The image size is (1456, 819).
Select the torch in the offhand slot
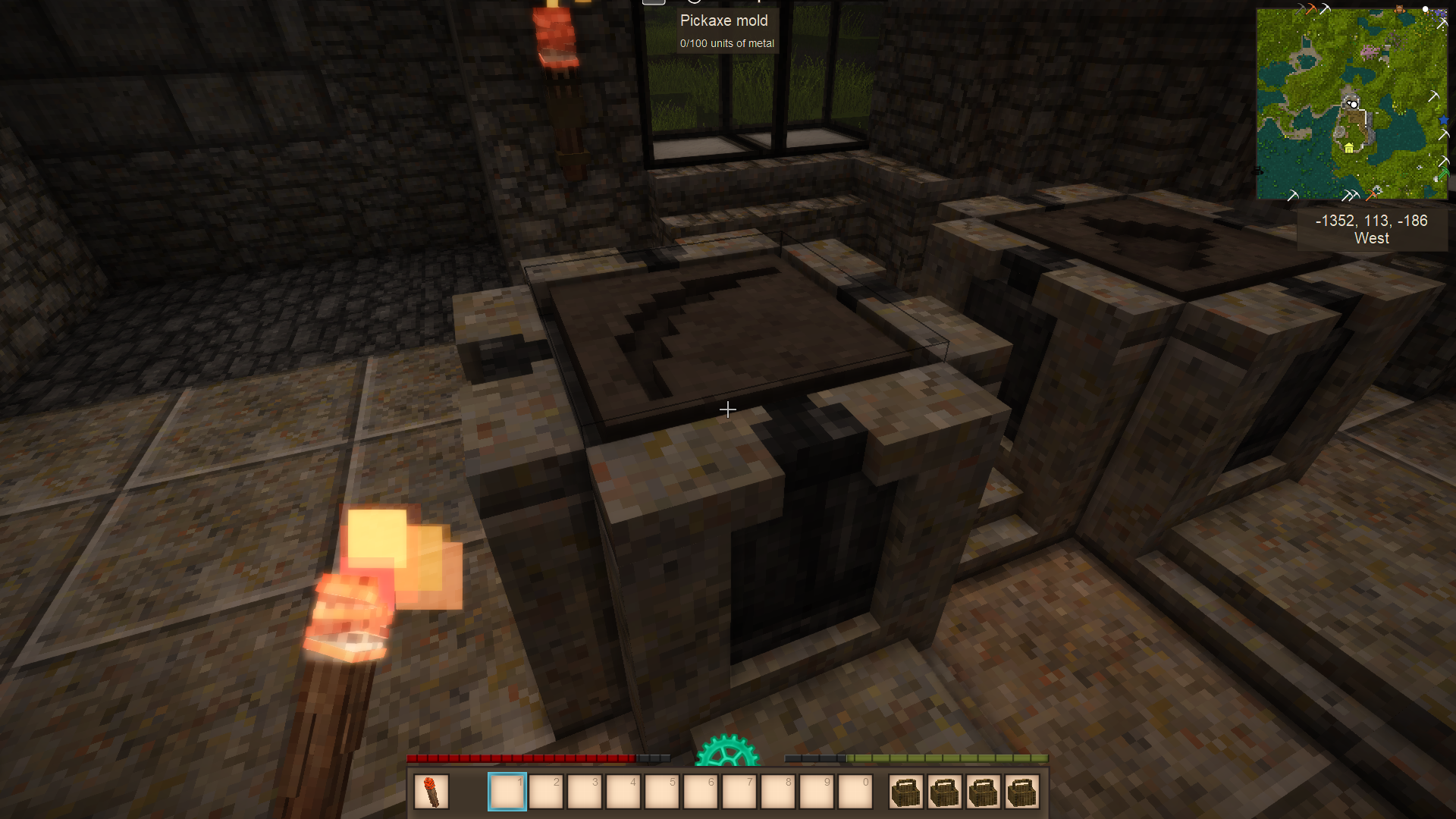point(431,792)
